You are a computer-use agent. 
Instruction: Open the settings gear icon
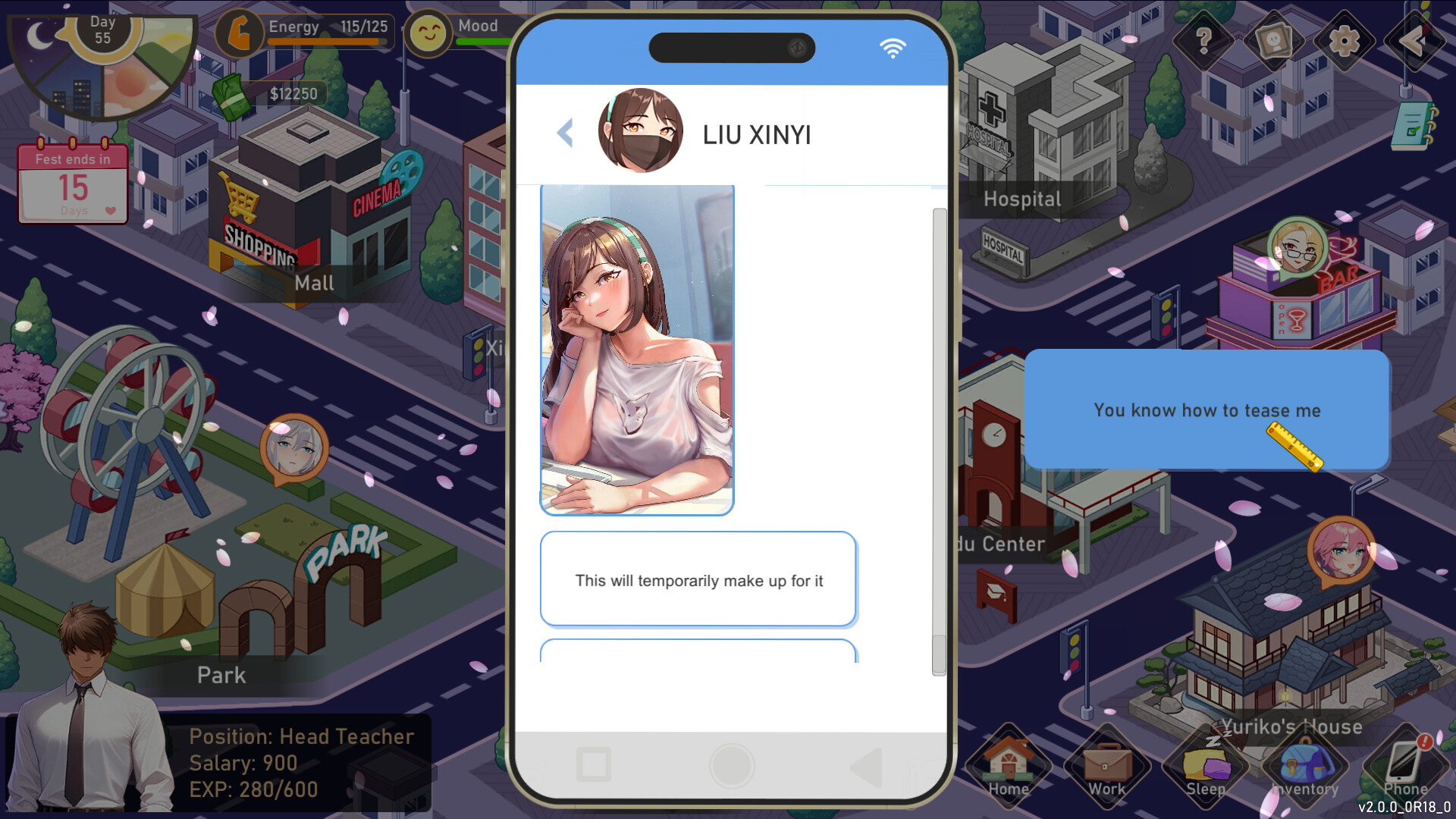[x=1343, y=42]
